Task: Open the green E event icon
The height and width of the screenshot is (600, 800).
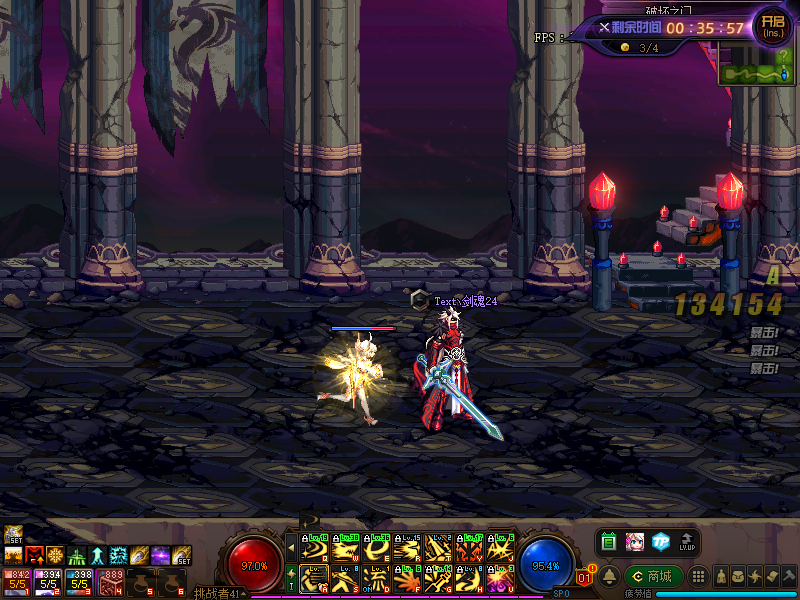Action: pyautogui.click(x=608, y=542)
